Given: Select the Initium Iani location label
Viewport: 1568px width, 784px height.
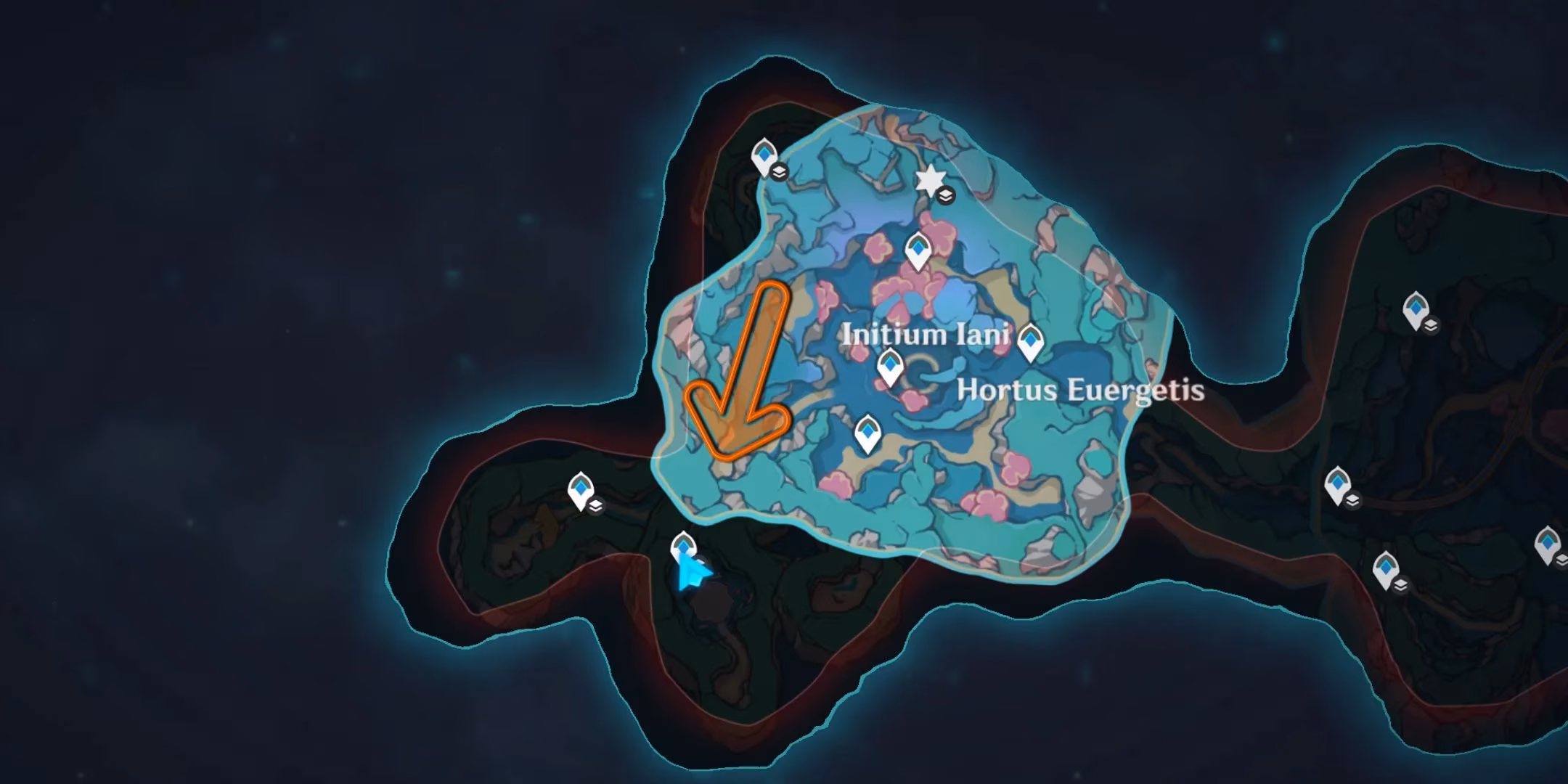Looking at the screenshot, I should [926, 335].
